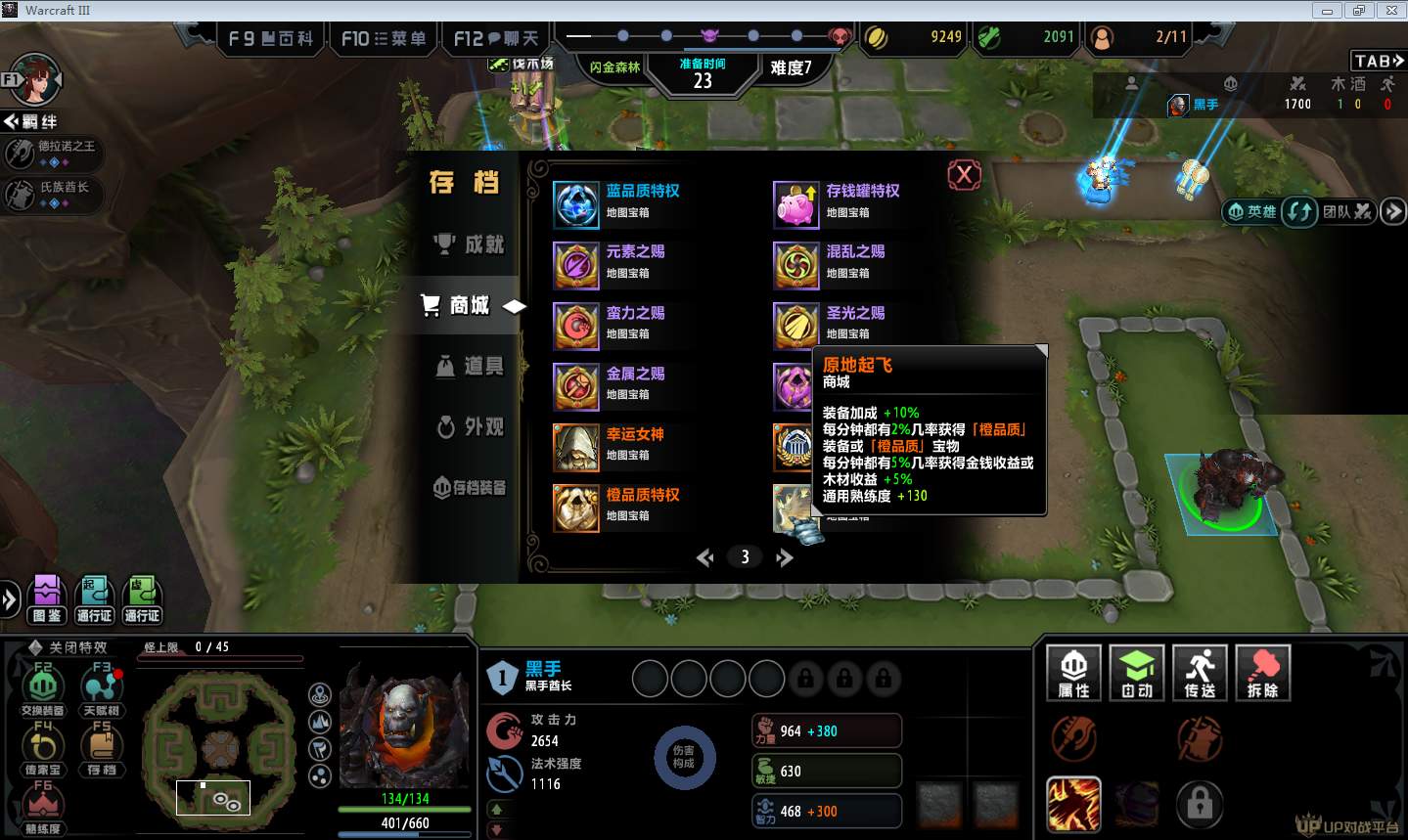
Task: Open the F9 百科 encyclopedia
Action: point(270,39)
